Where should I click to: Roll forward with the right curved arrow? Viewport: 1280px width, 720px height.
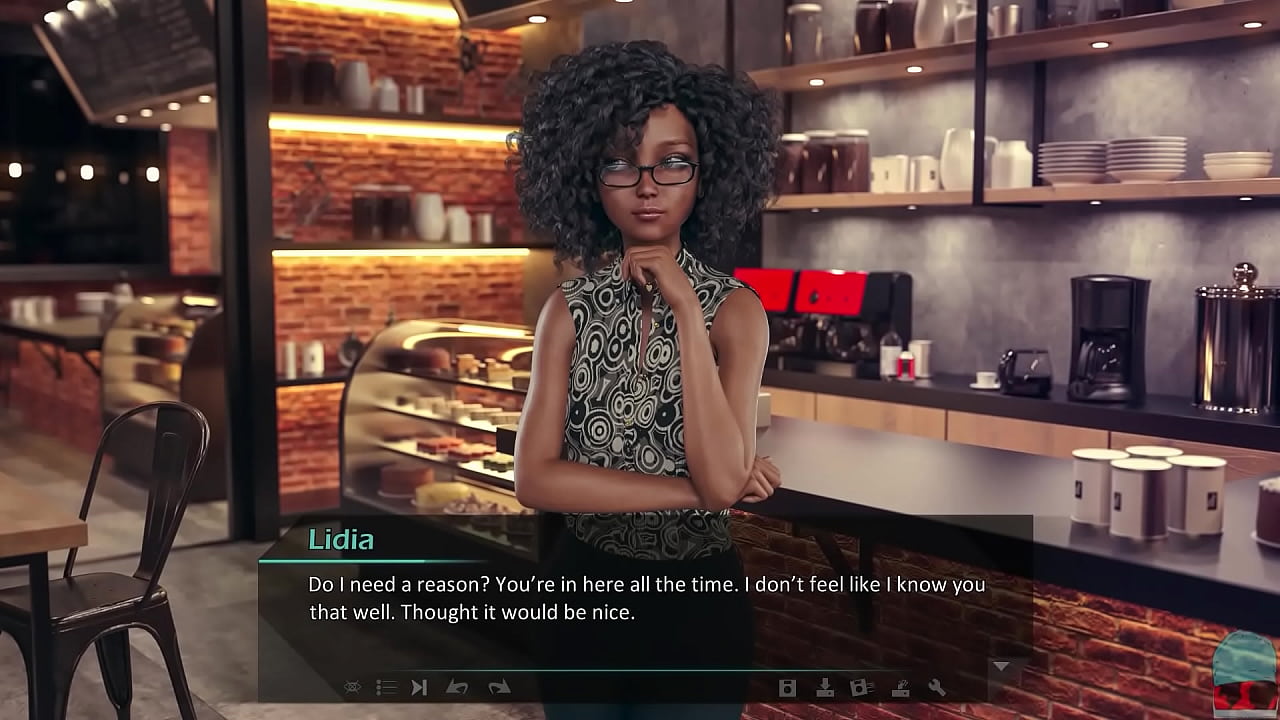click(499, 687)
